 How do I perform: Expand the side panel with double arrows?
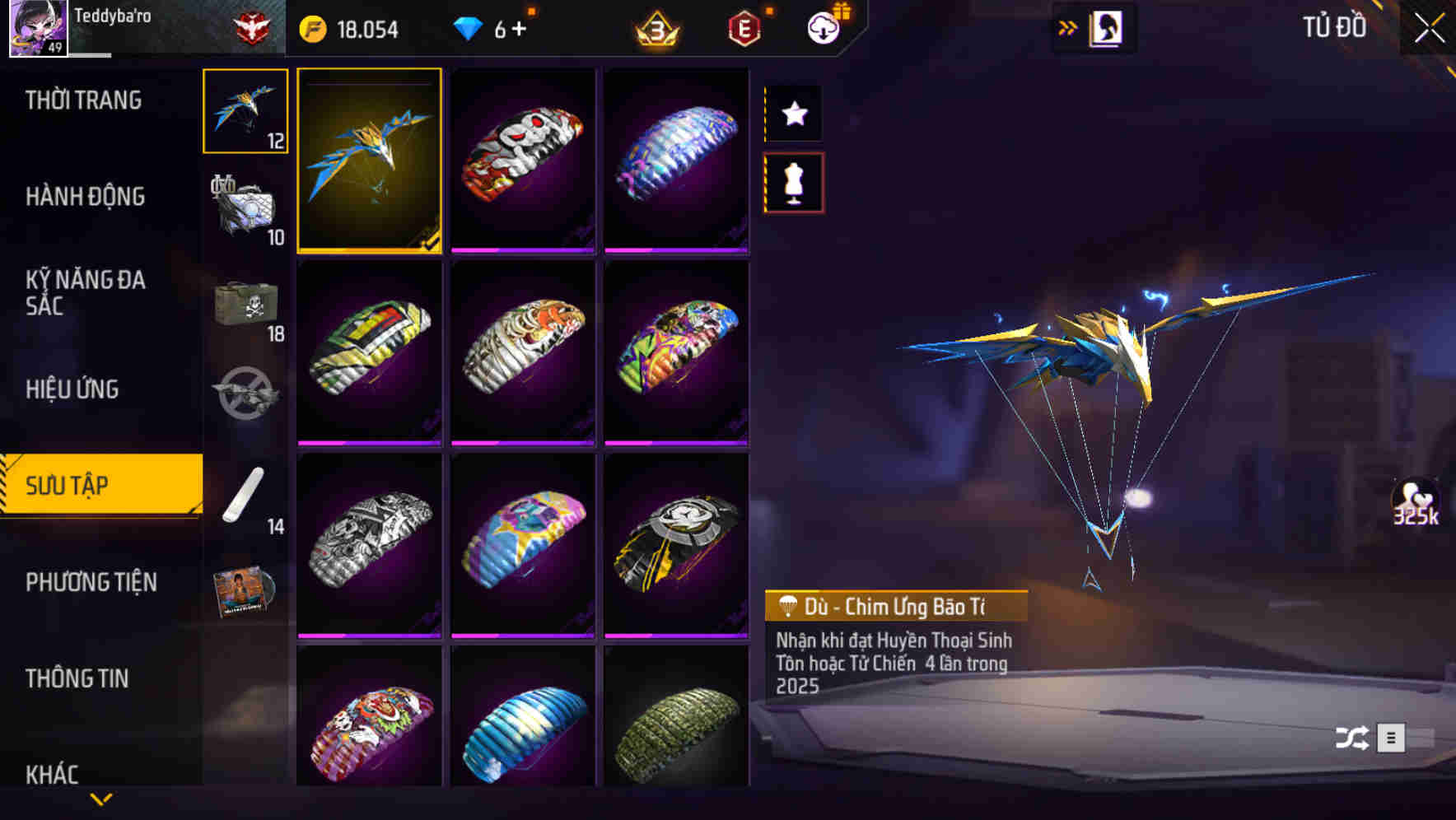point(1068,27)
